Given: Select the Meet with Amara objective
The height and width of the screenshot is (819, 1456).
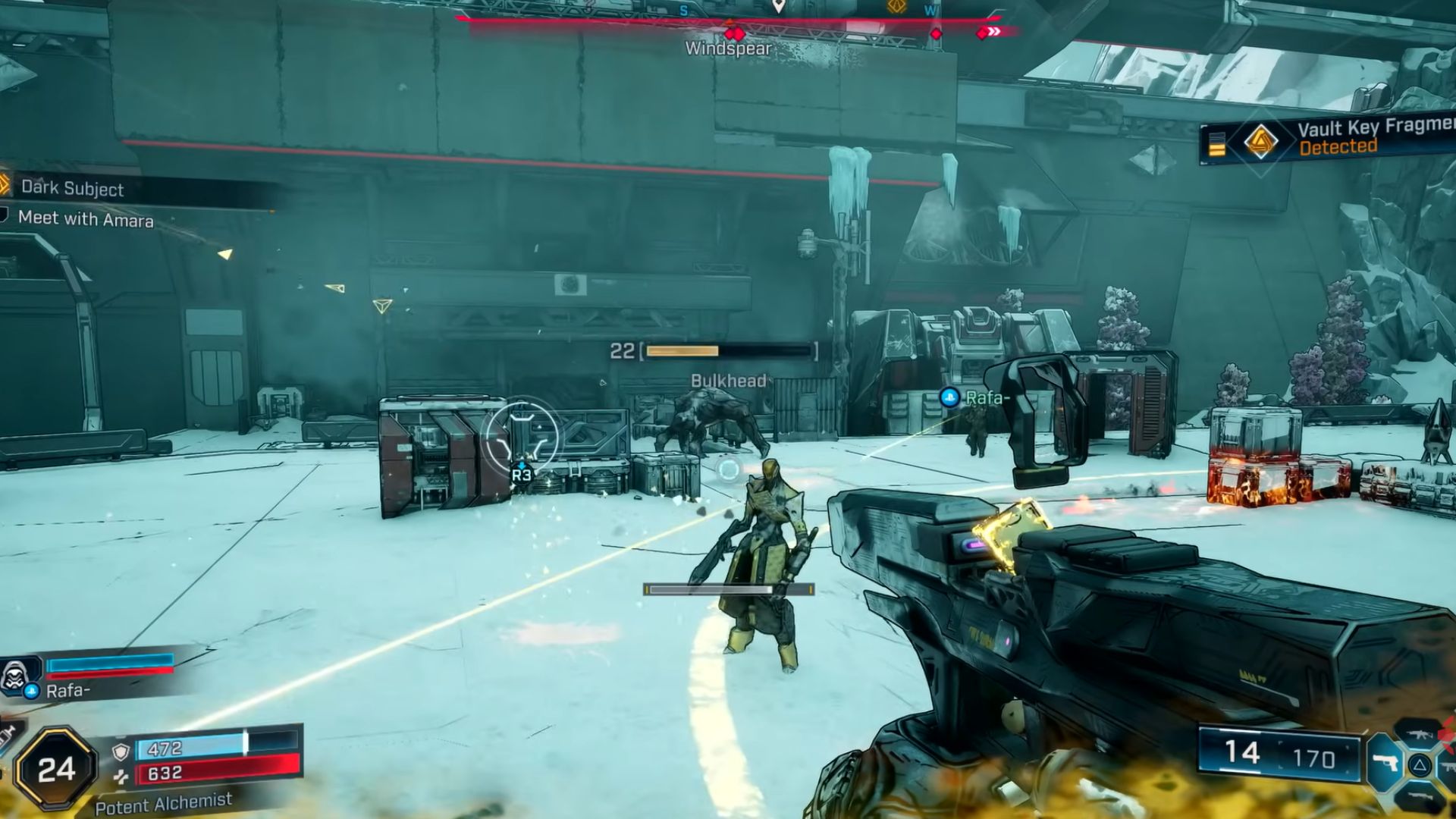Looking at the screenshot, I should 86,219.
